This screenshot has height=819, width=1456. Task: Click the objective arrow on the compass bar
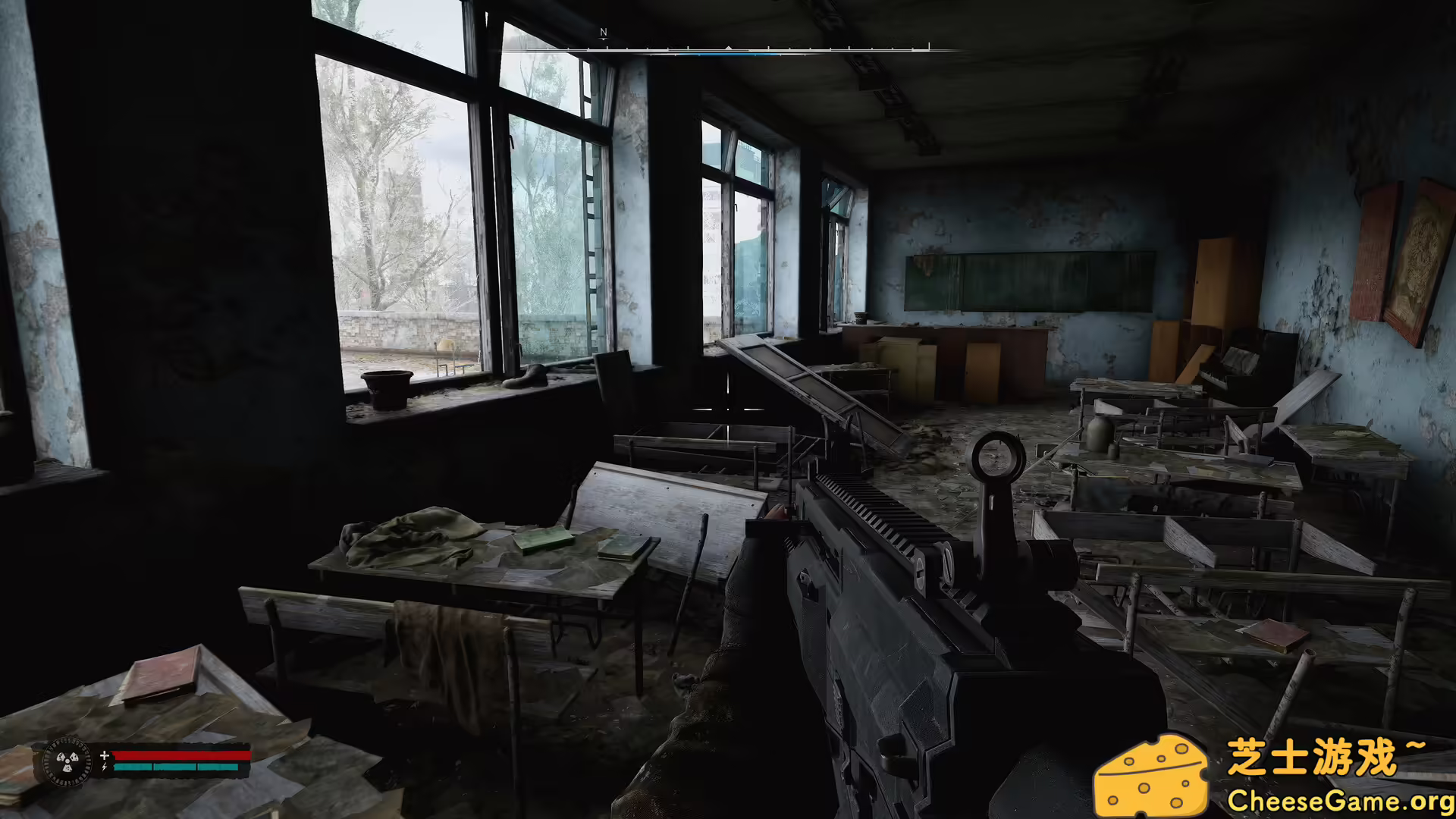pos(728,47)
